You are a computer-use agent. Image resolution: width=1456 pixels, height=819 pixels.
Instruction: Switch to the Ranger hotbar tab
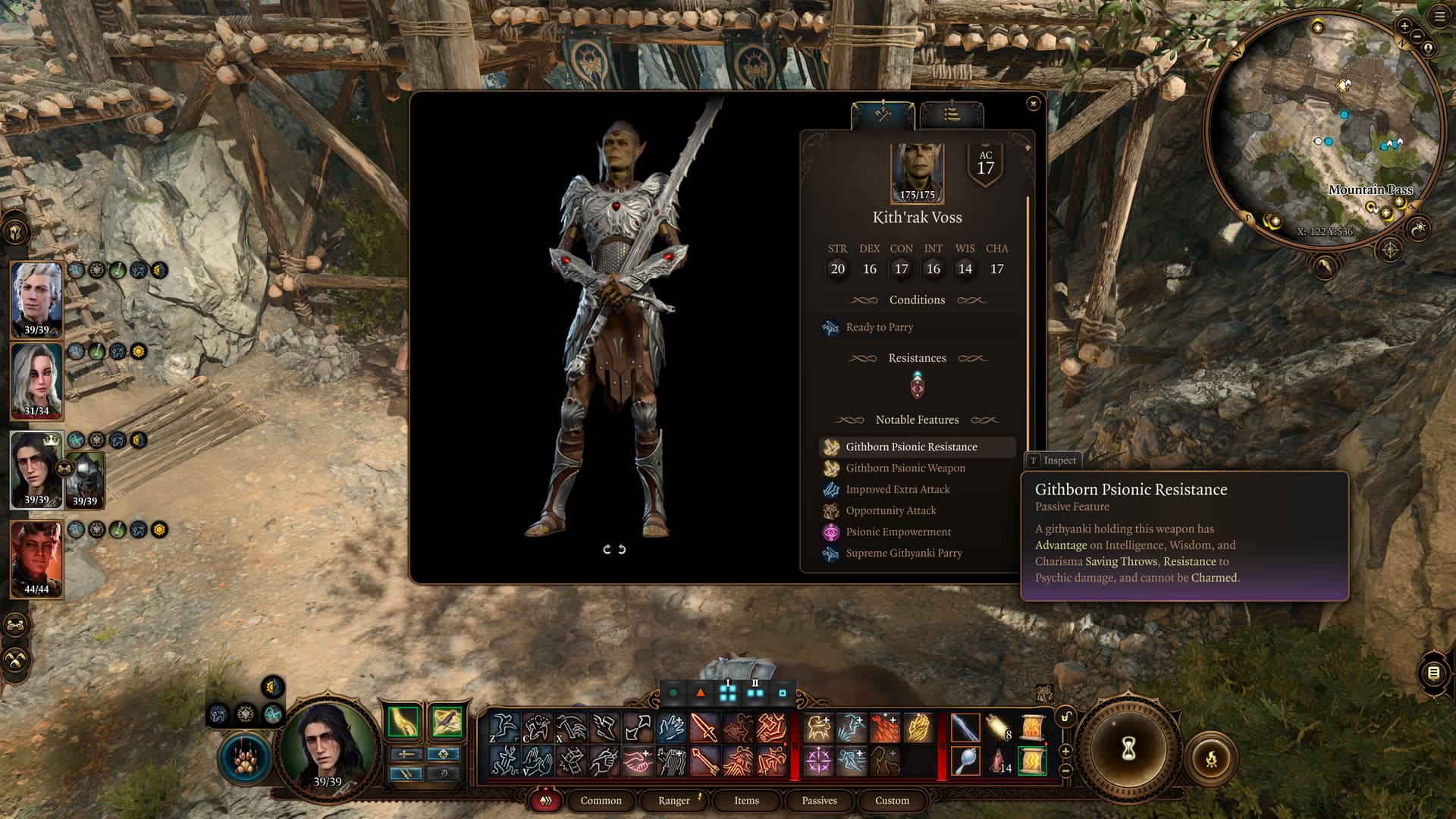(x=673, y=801)
